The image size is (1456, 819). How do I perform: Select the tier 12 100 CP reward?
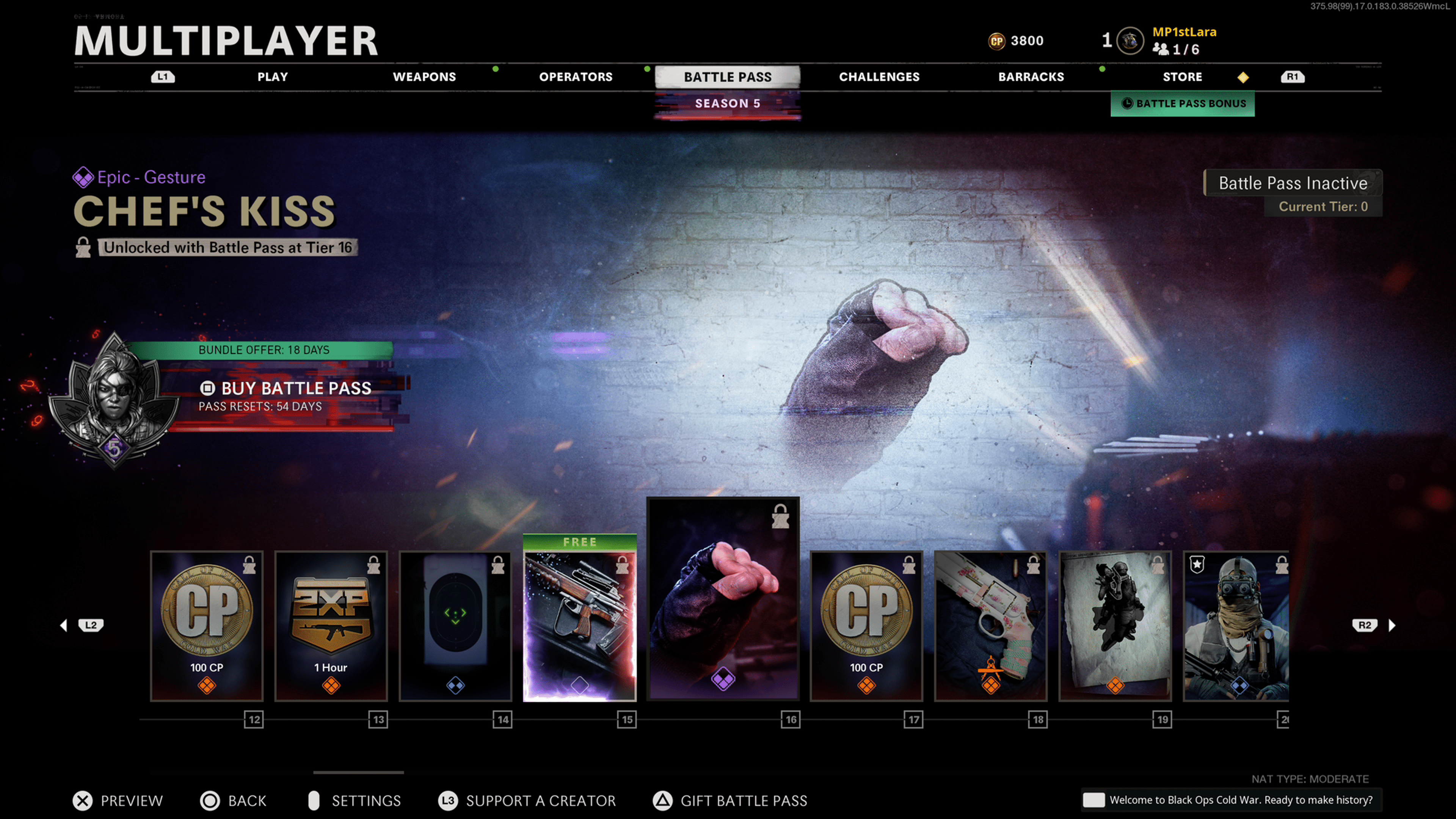point(207,626)
